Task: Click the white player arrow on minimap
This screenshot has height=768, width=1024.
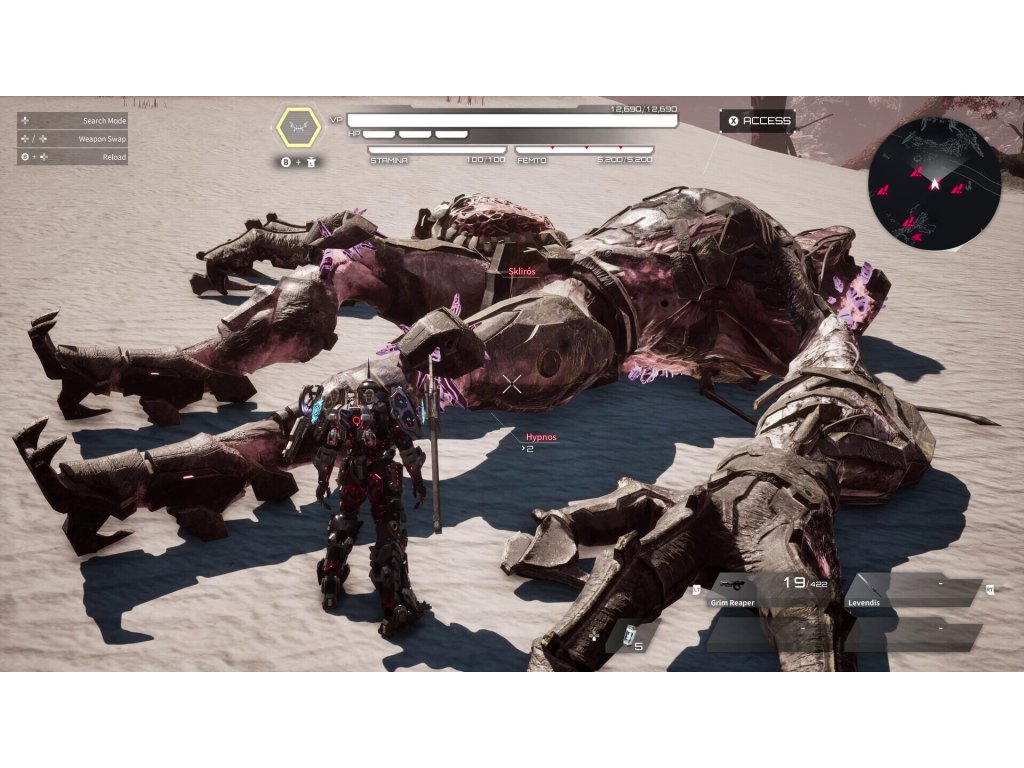Action: pos(935,183)
